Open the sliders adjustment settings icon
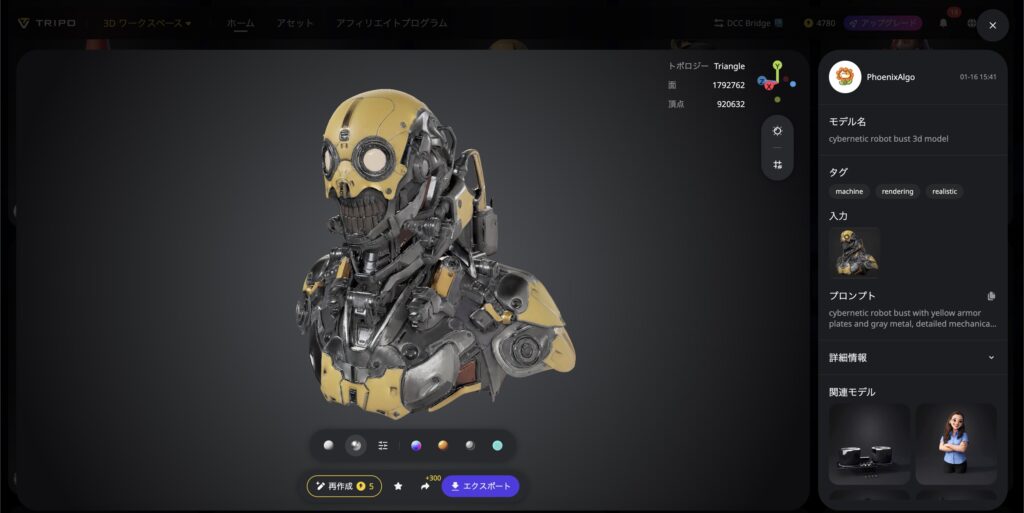The width and height of the screenshot is (1024, 513). 383,445
